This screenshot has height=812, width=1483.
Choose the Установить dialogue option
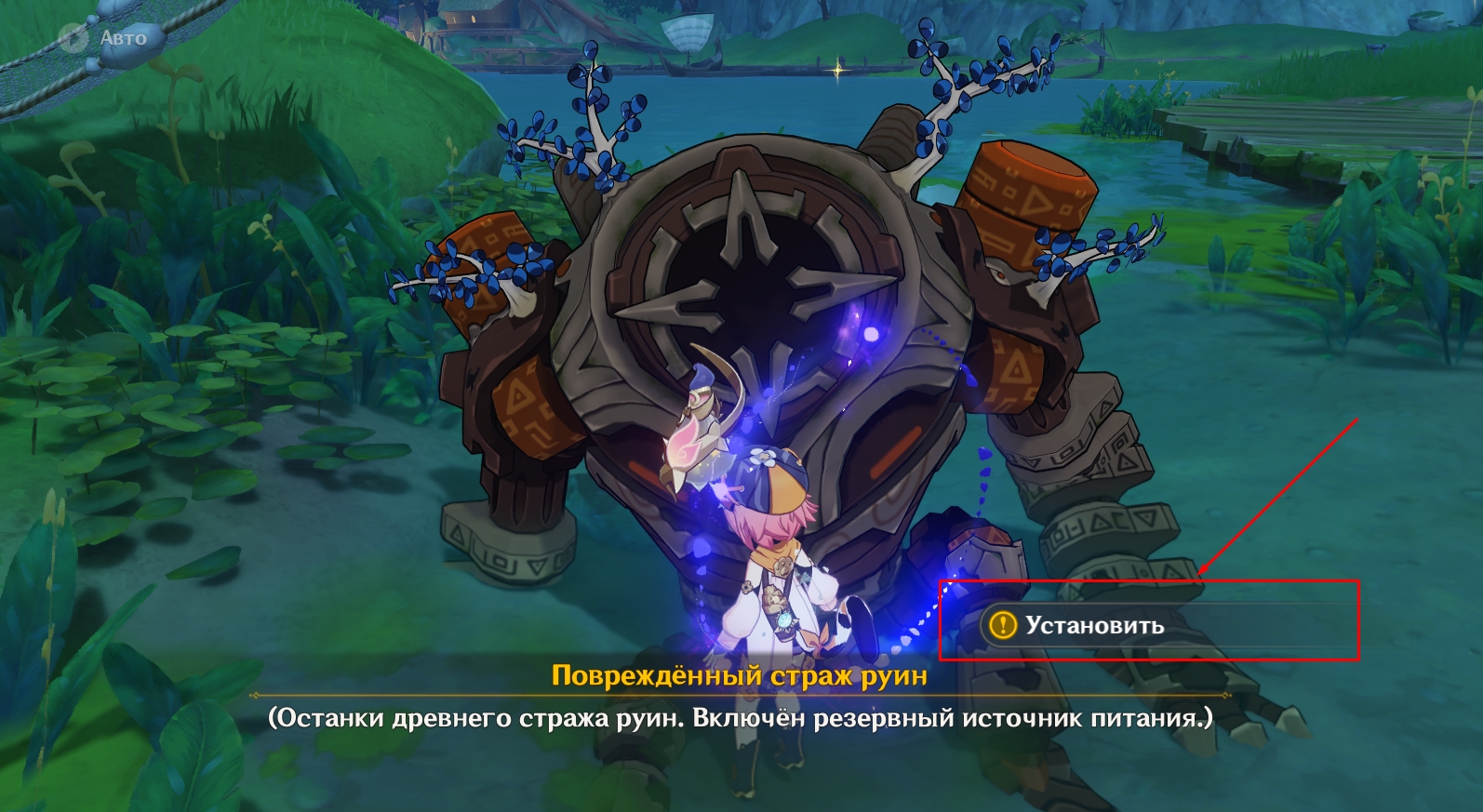pyautogui.click(x=1094, y=625)
